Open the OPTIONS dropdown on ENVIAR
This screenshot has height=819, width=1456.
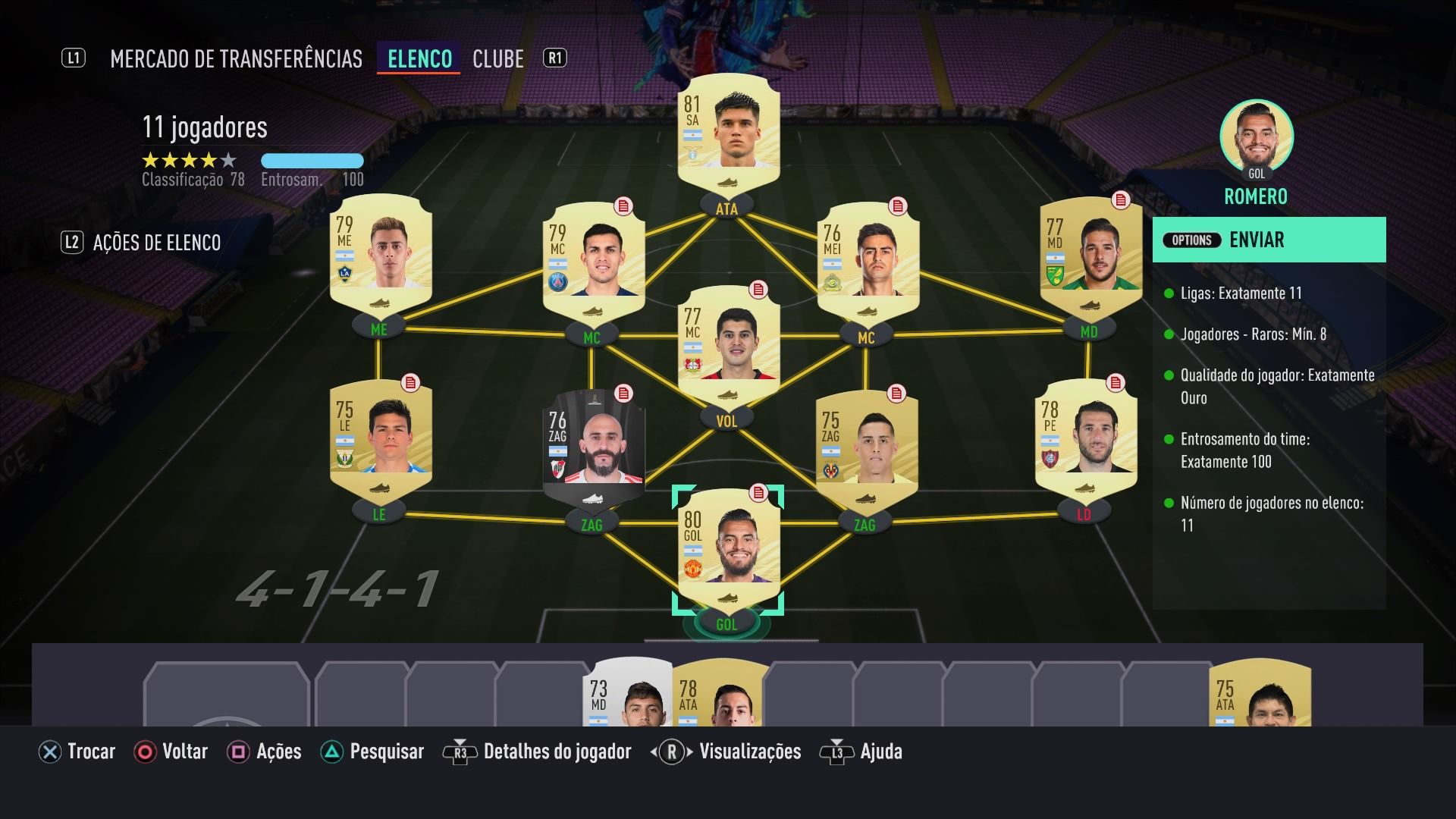click(x=1191, y=240)
